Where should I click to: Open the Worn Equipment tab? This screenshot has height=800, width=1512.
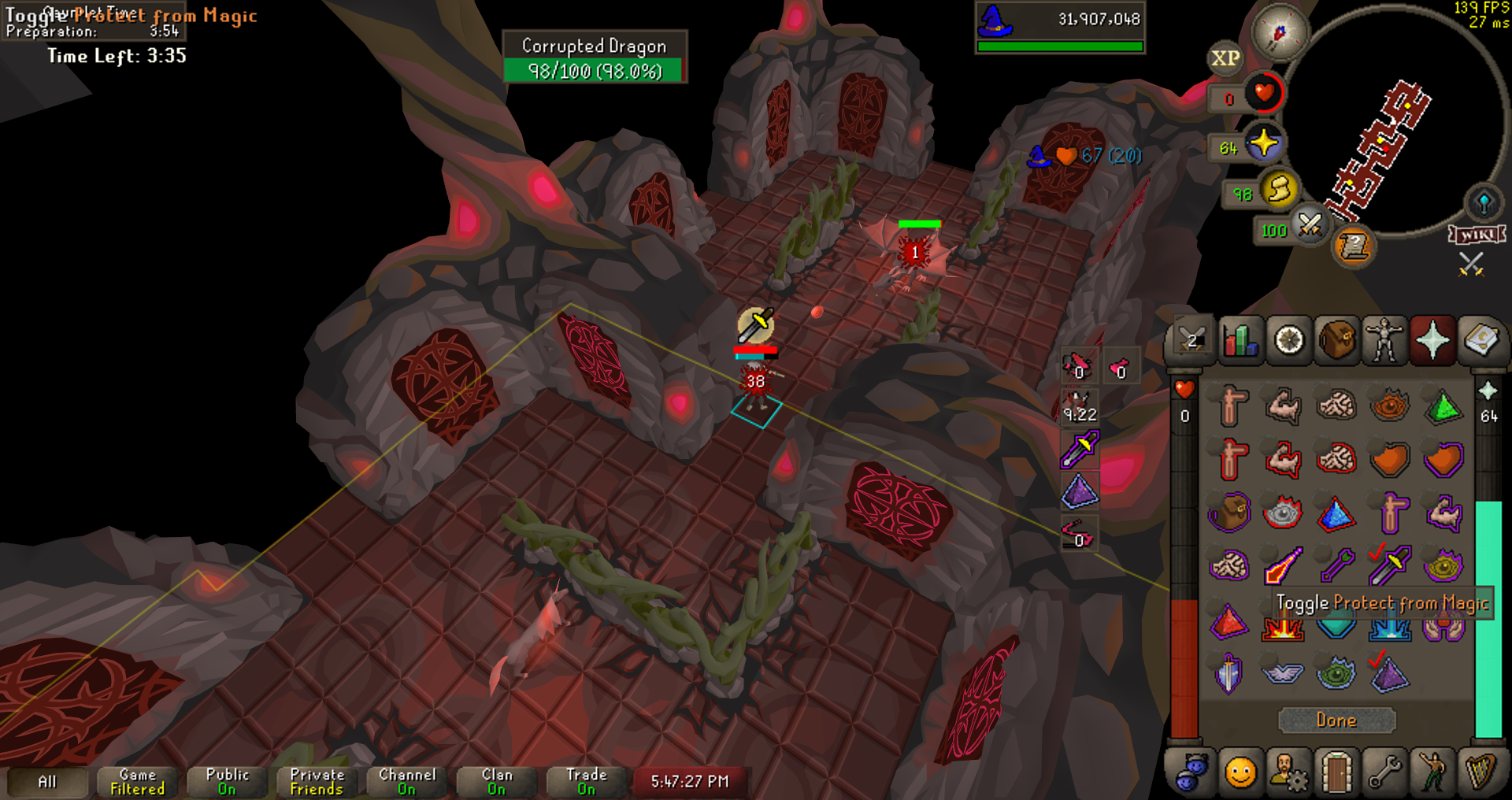pos(1384,341)
